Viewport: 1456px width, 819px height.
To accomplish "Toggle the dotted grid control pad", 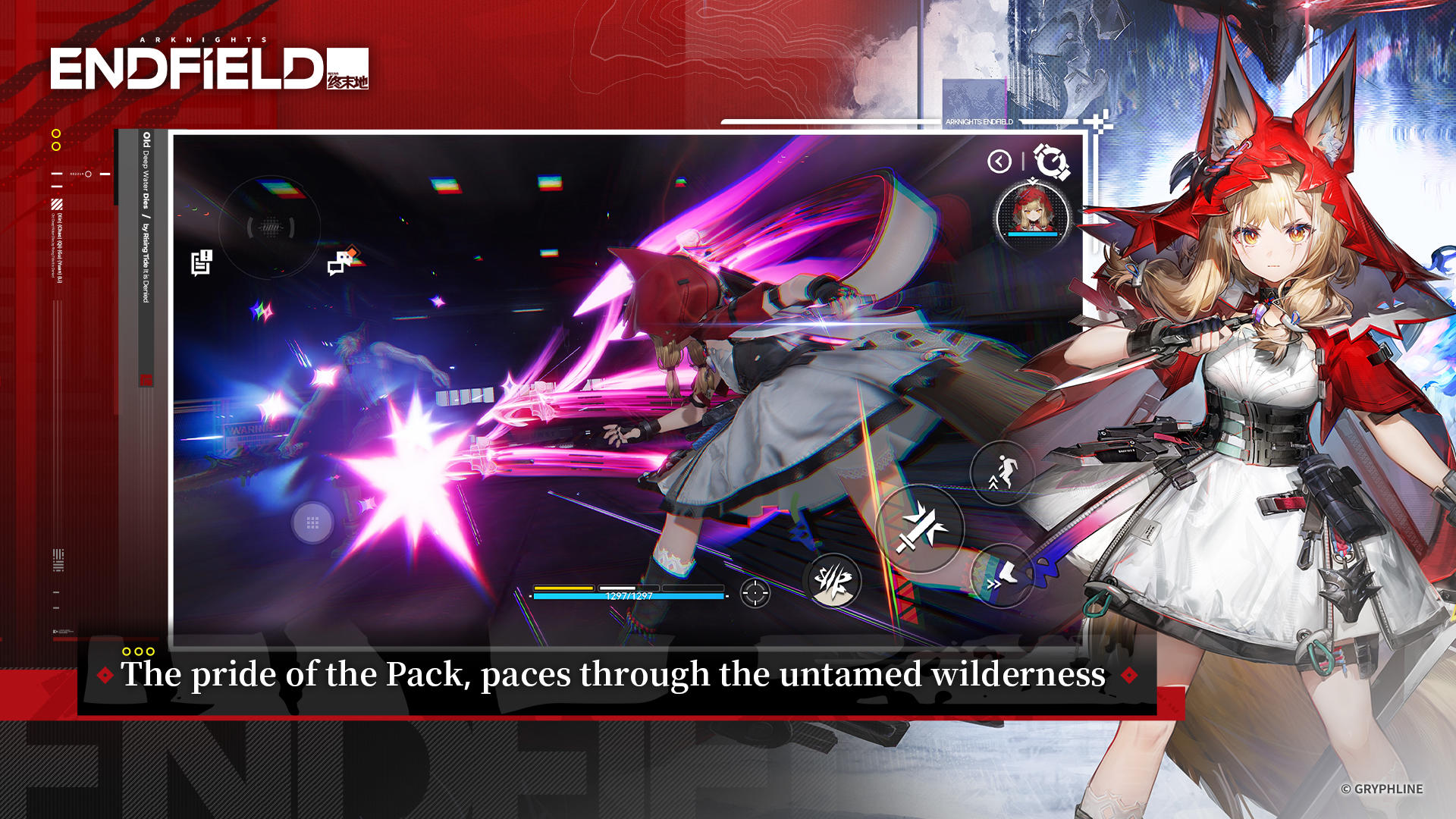I will 311,522.
